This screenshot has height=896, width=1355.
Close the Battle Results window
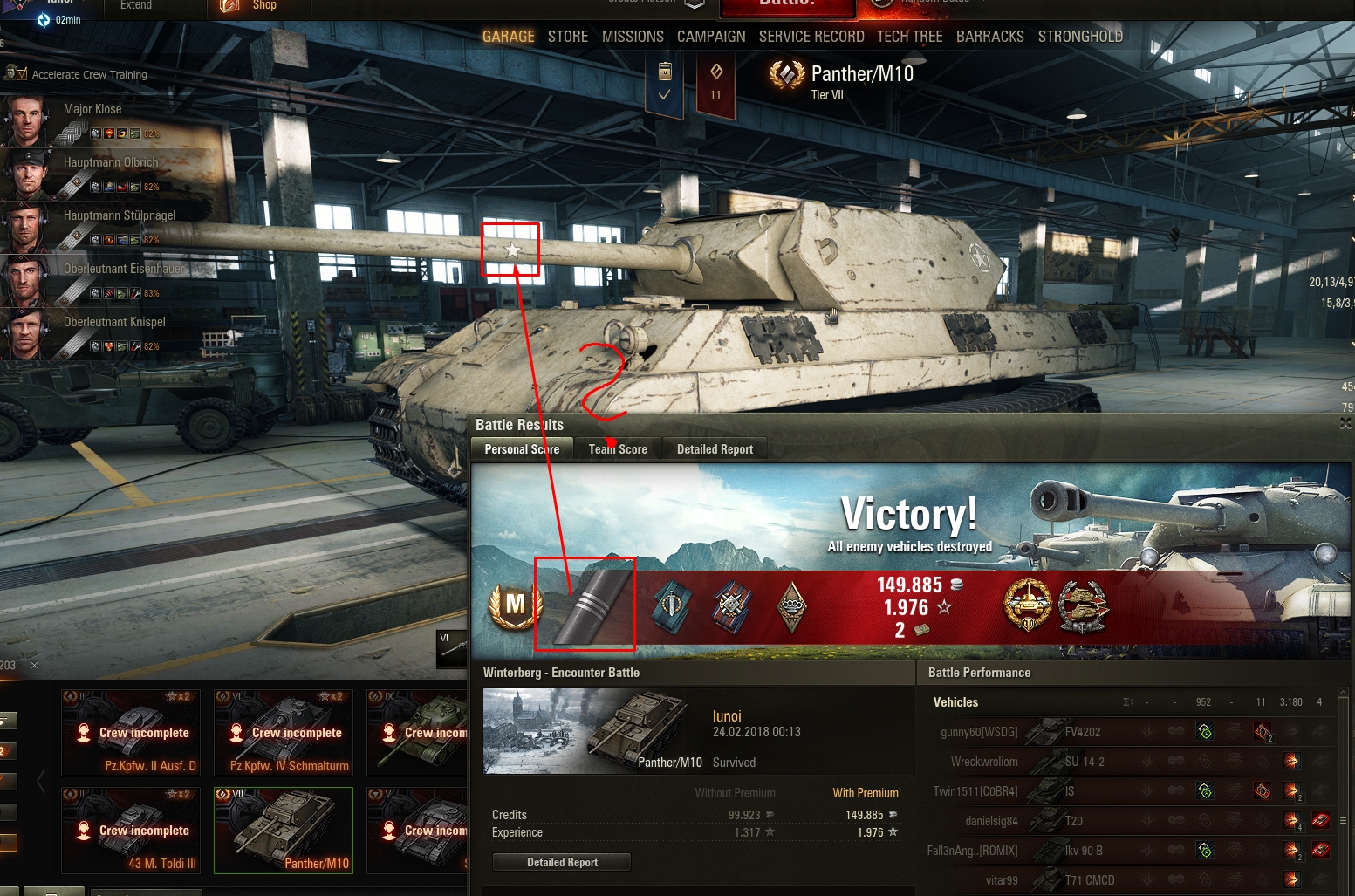pyautogui.click(x=1345, y=423)
